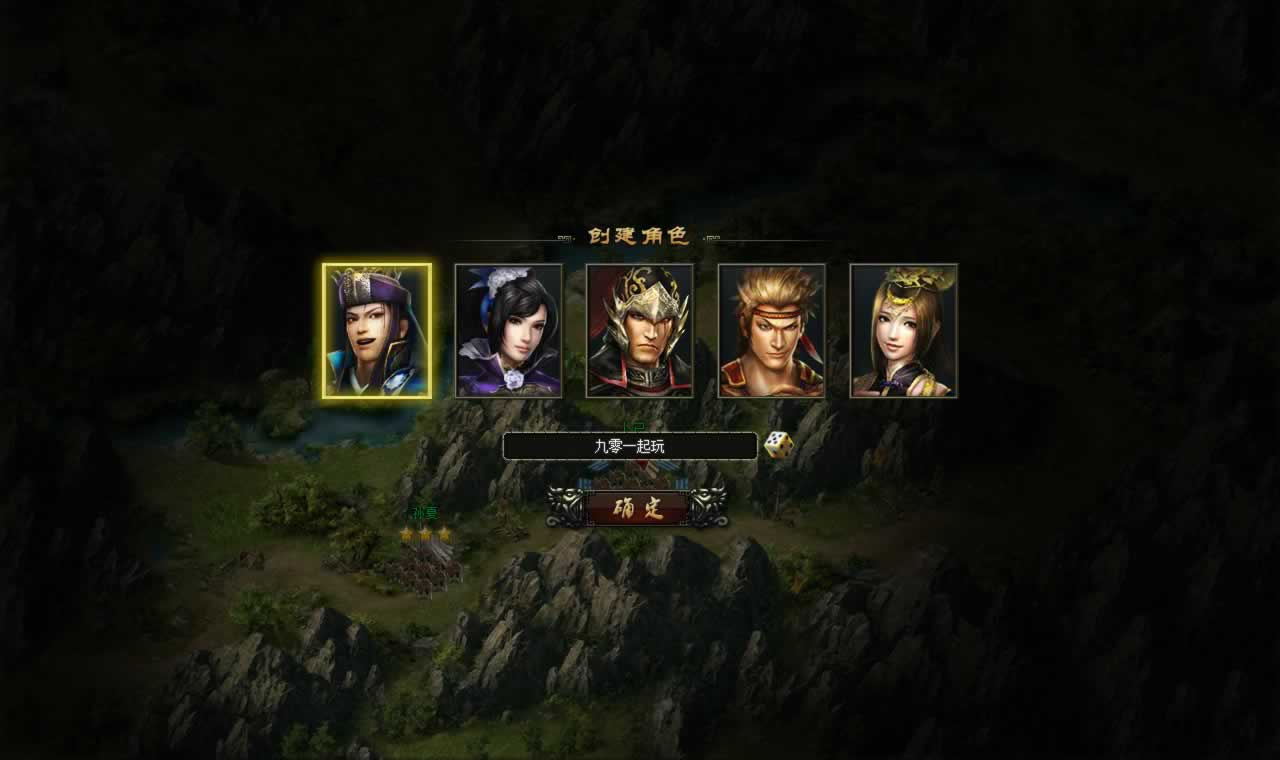The height and width of the screenshot is (760, 1280).
Task: Roll the dice for a random name
Action: (779, 445)
